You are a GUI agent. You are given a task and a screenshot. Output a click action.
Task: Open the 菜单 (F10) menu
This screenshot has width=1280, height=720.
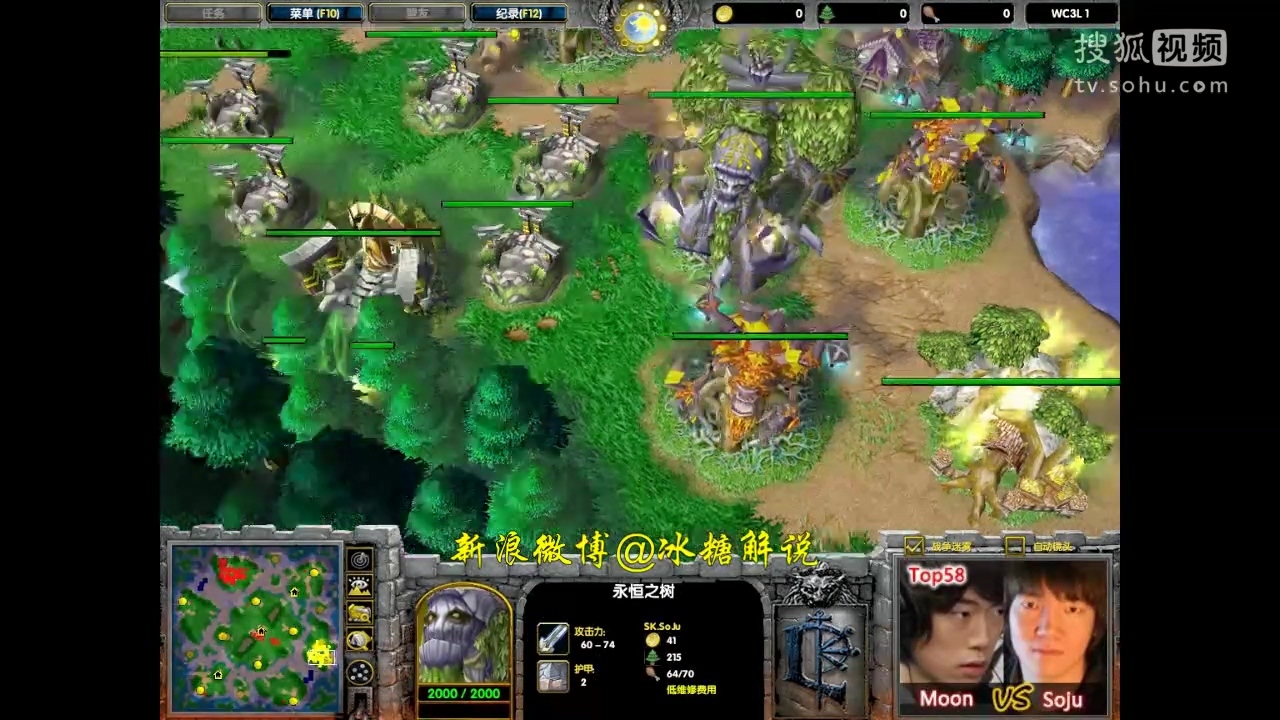[x=315, y=13]
